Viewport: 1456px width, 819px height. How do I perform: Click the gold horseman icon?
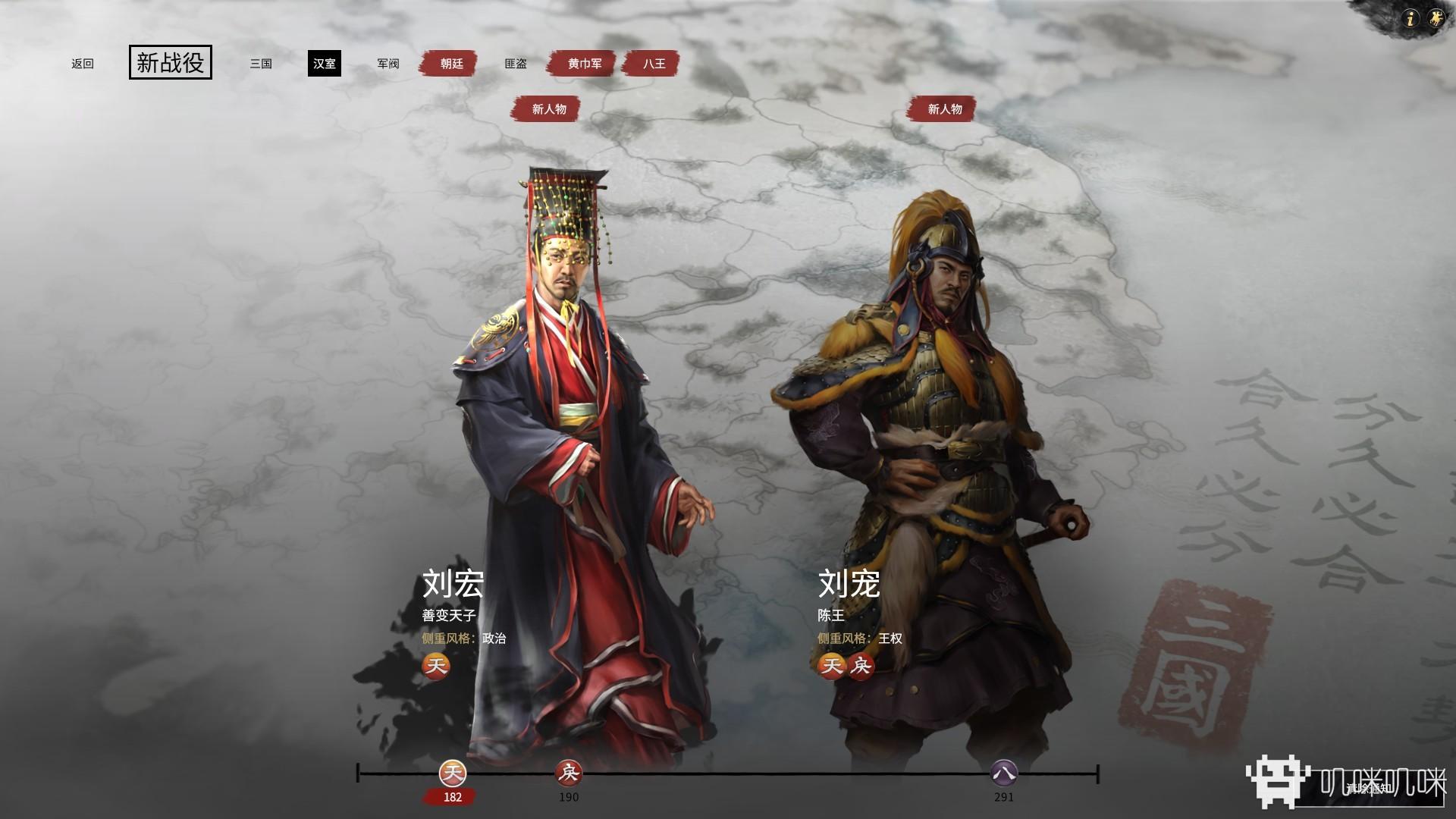click(1436, 19)
